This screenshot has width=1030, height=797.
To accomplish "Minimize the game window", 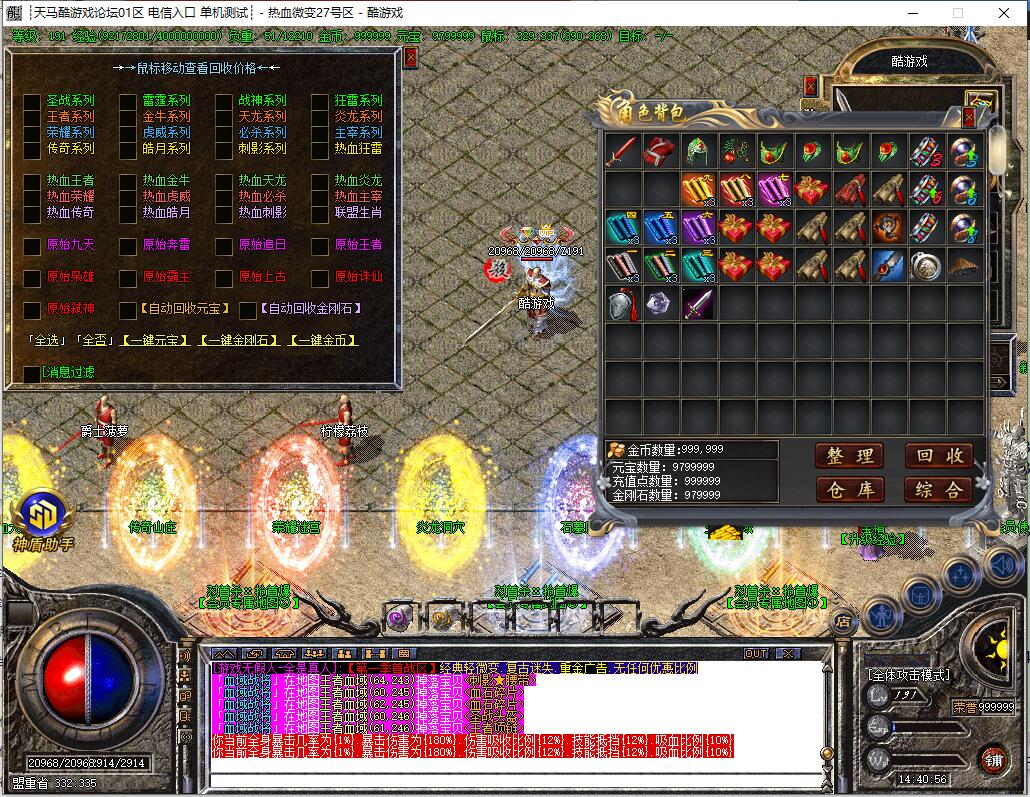I will 912,13.
